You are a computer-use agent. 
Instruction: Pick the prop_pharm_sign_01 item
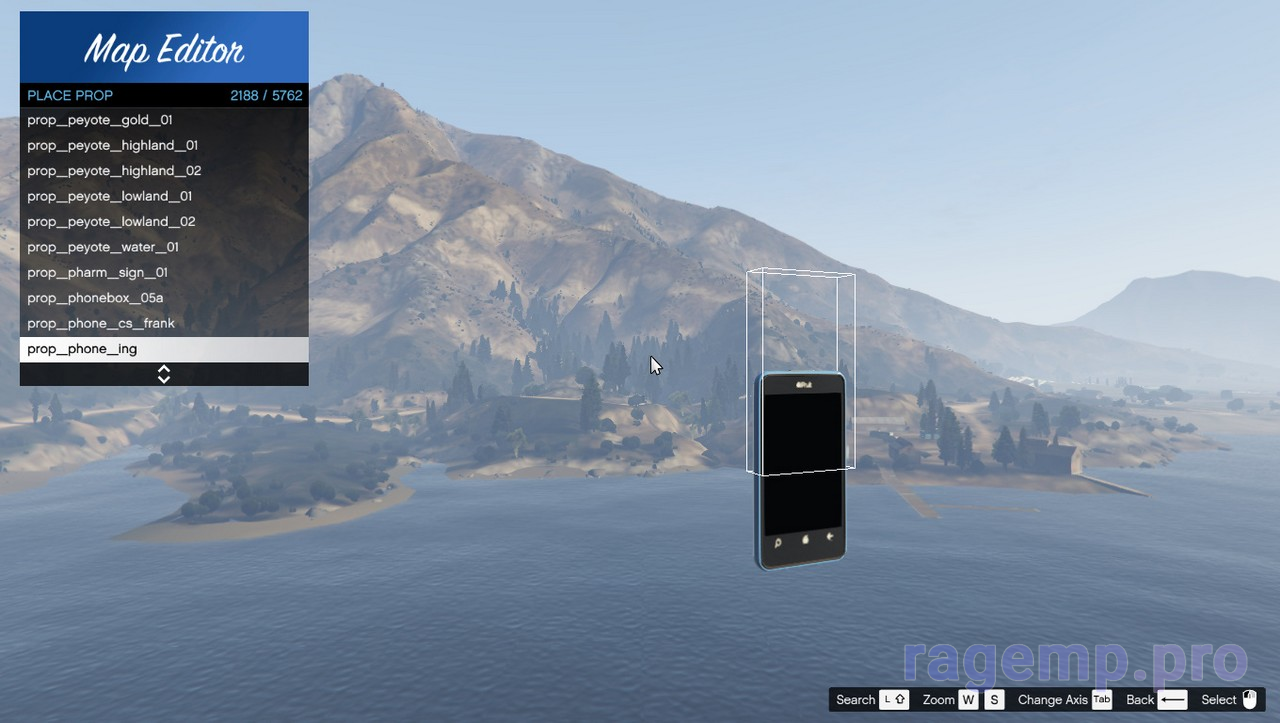97,273
